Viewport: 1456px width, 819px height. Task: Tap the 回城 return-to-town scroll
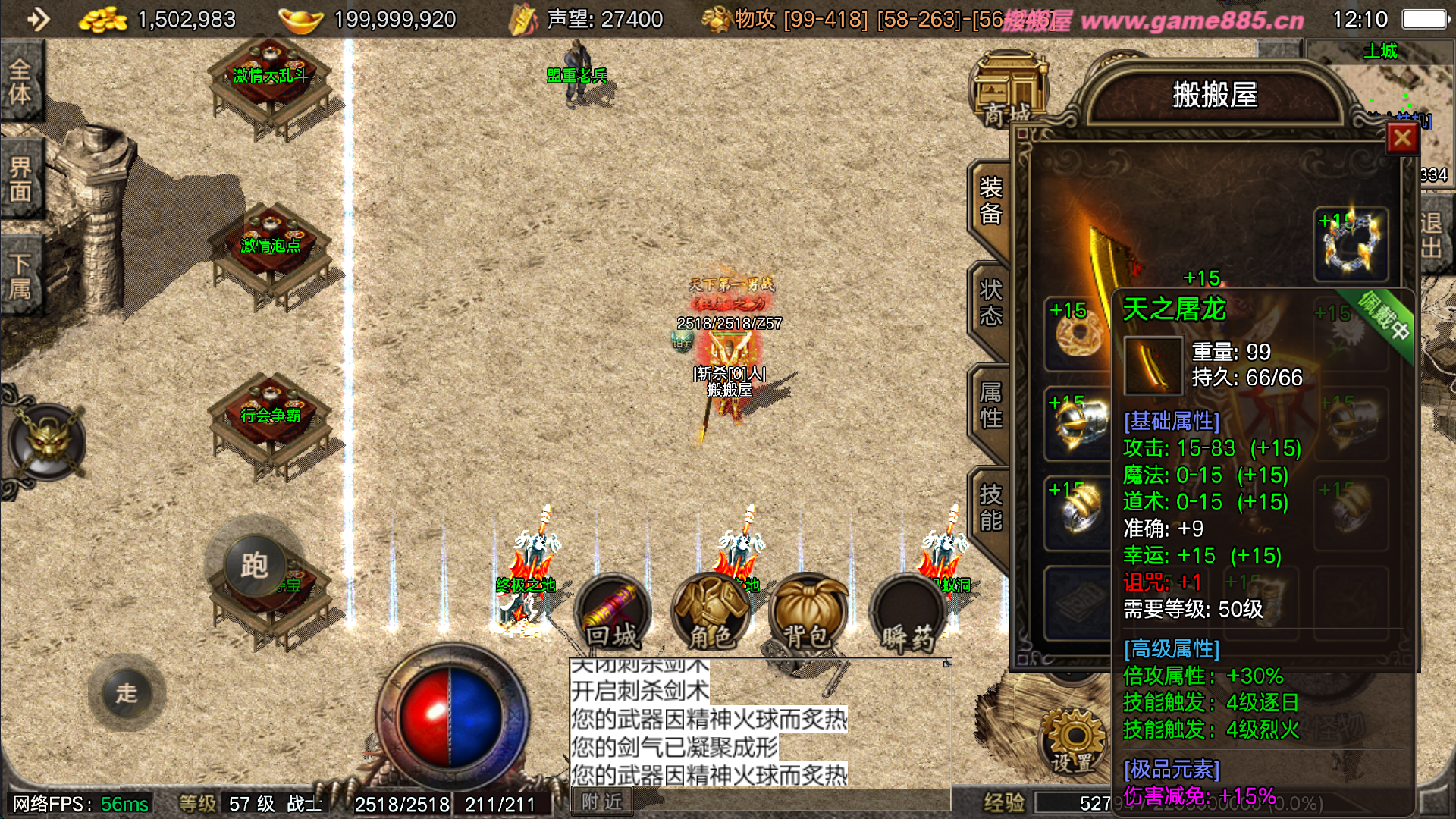pyautogui.click(x=612, y=614)
